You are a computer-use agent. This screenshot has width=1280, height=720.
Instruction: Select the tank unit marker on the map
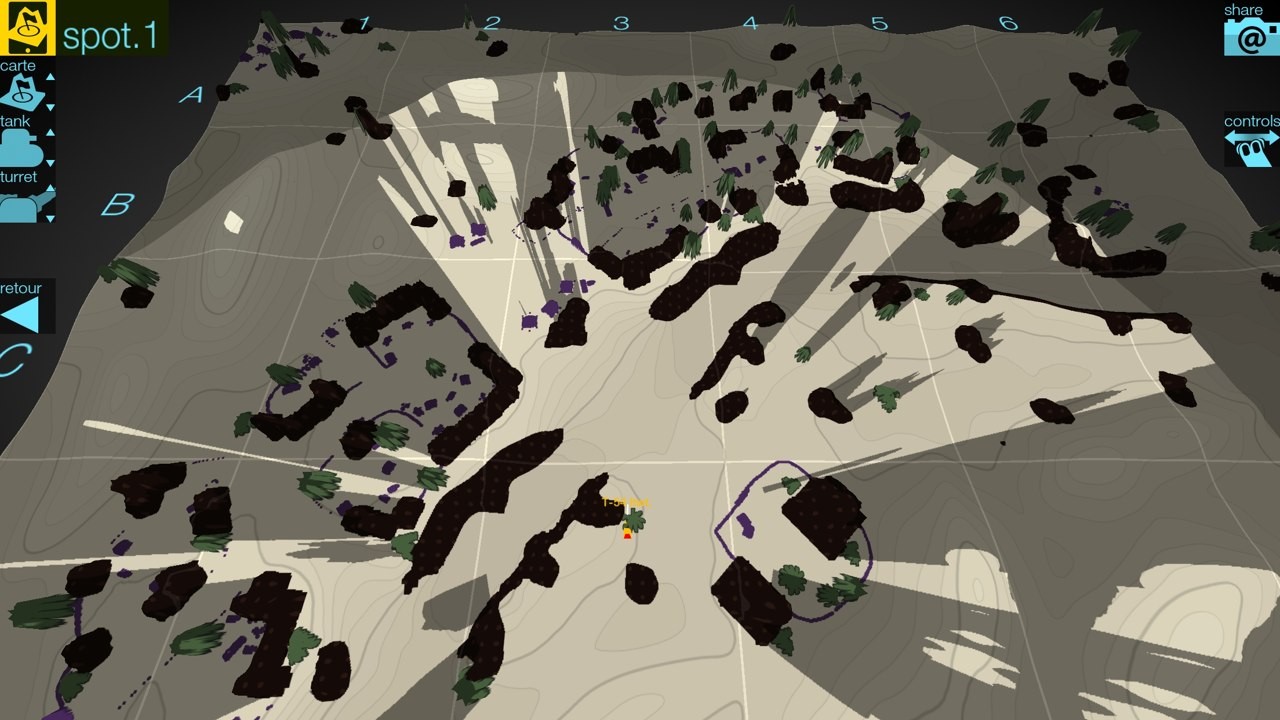pyautogui.click(x=627, y=532)
